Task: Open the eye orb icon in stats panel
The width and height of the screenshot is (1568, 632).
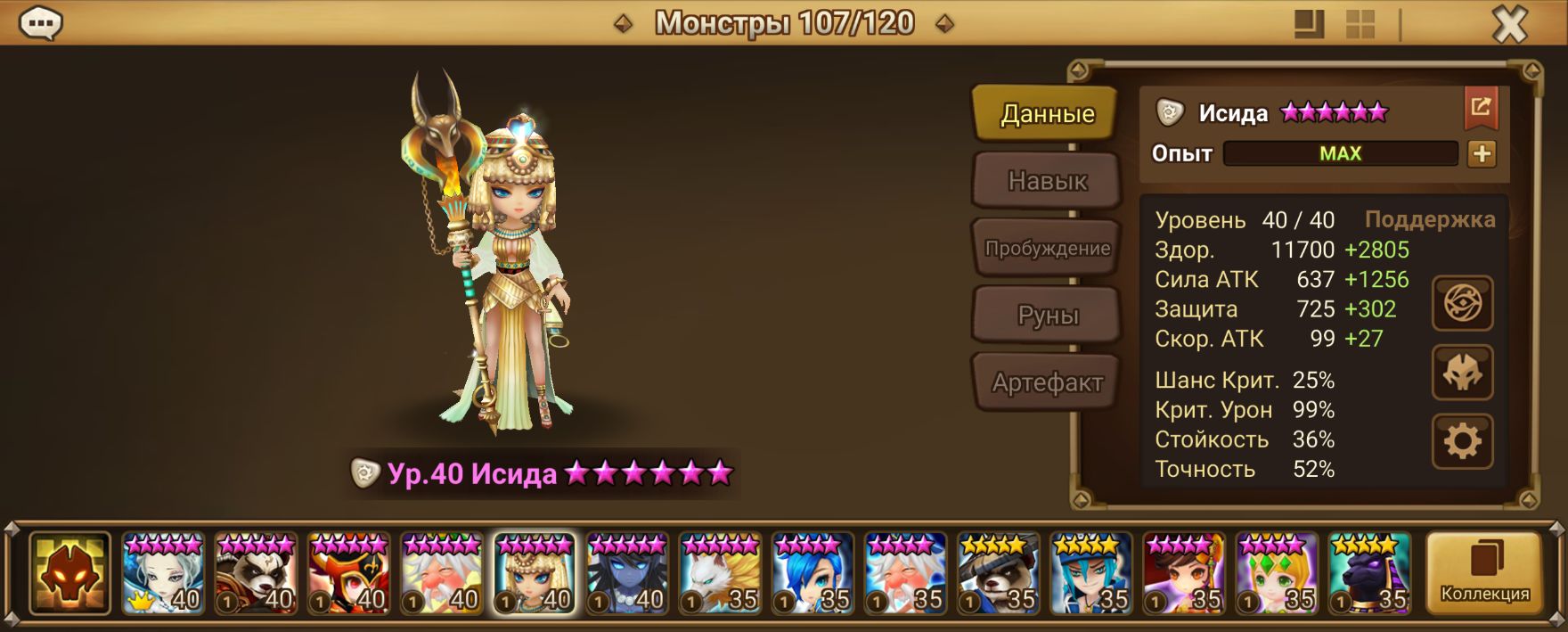Action: pyautogui.click(x=1462, y=304)
